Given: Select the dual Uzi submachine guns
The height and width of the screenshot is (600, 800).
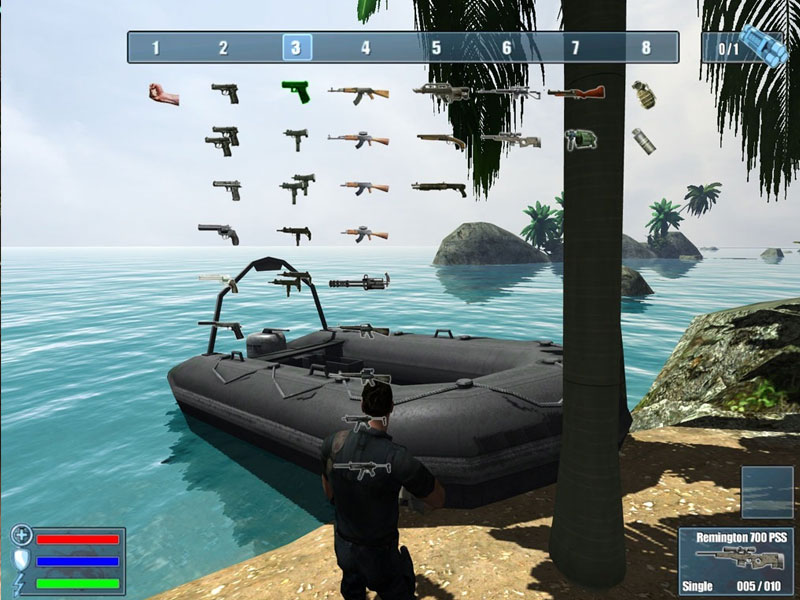Looking at the screenshot, I should click(295, 186).
